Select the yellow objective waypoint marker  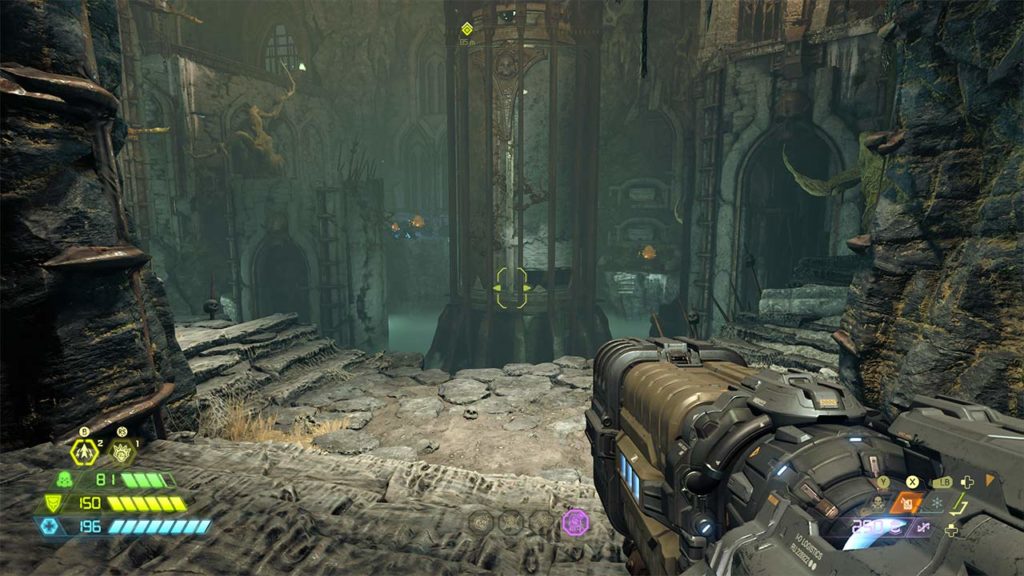pyautogui.click(x=466, y=28)
